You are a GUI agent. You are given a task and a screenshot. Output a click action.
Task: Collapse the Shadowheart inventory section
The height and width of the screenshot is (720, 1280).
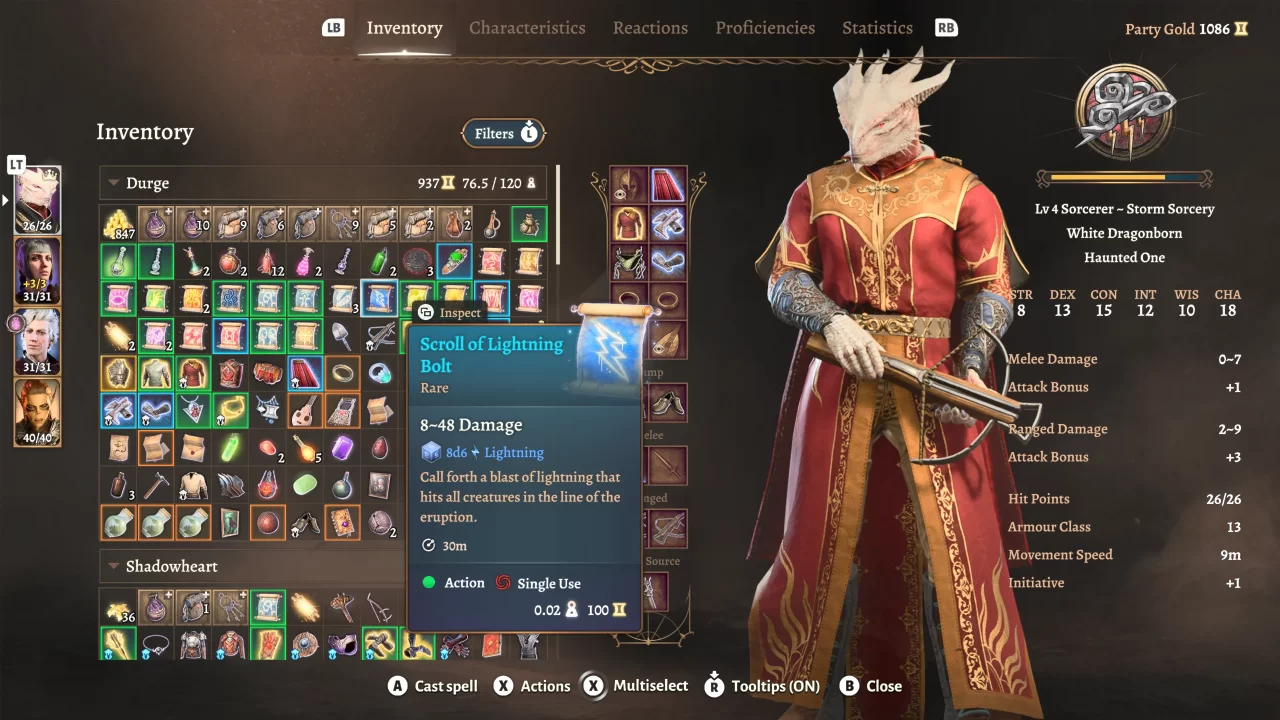[x=114, y=566]
